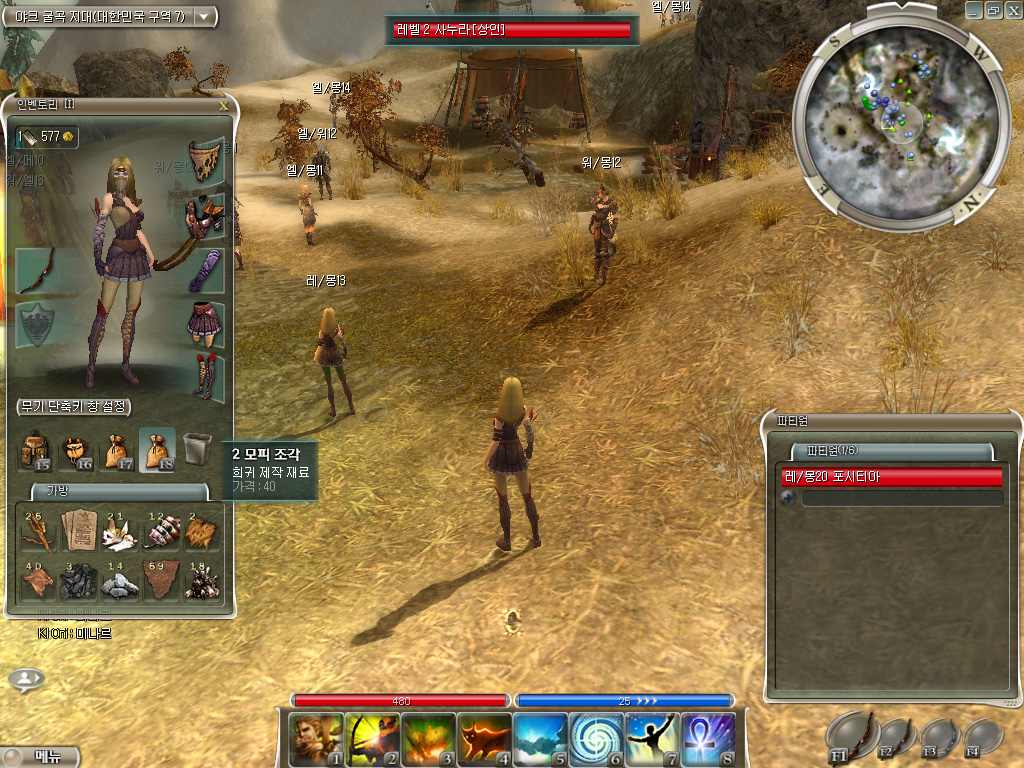Screen dimensions: 1024x768
Task: Activate the archer skill in slot 2
Action: point(372,739)
